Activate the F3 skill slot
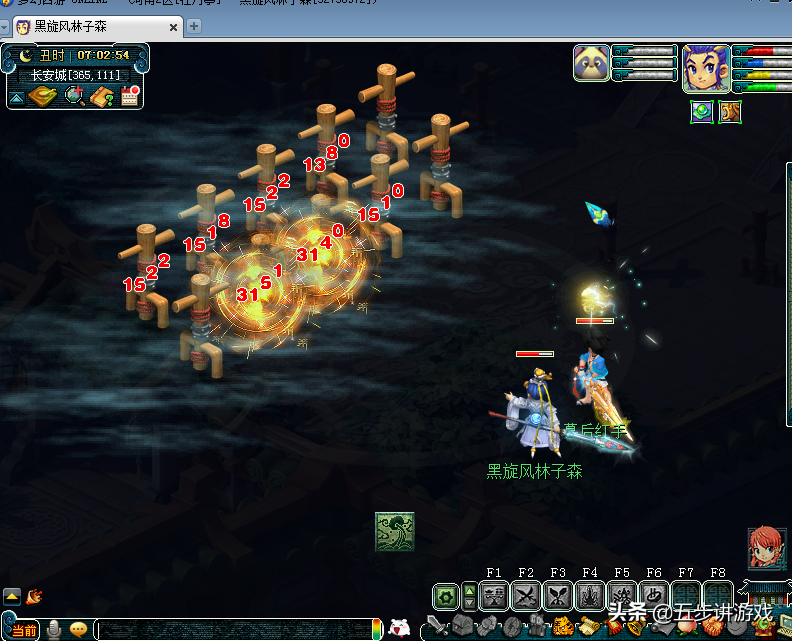 point(558,597)
